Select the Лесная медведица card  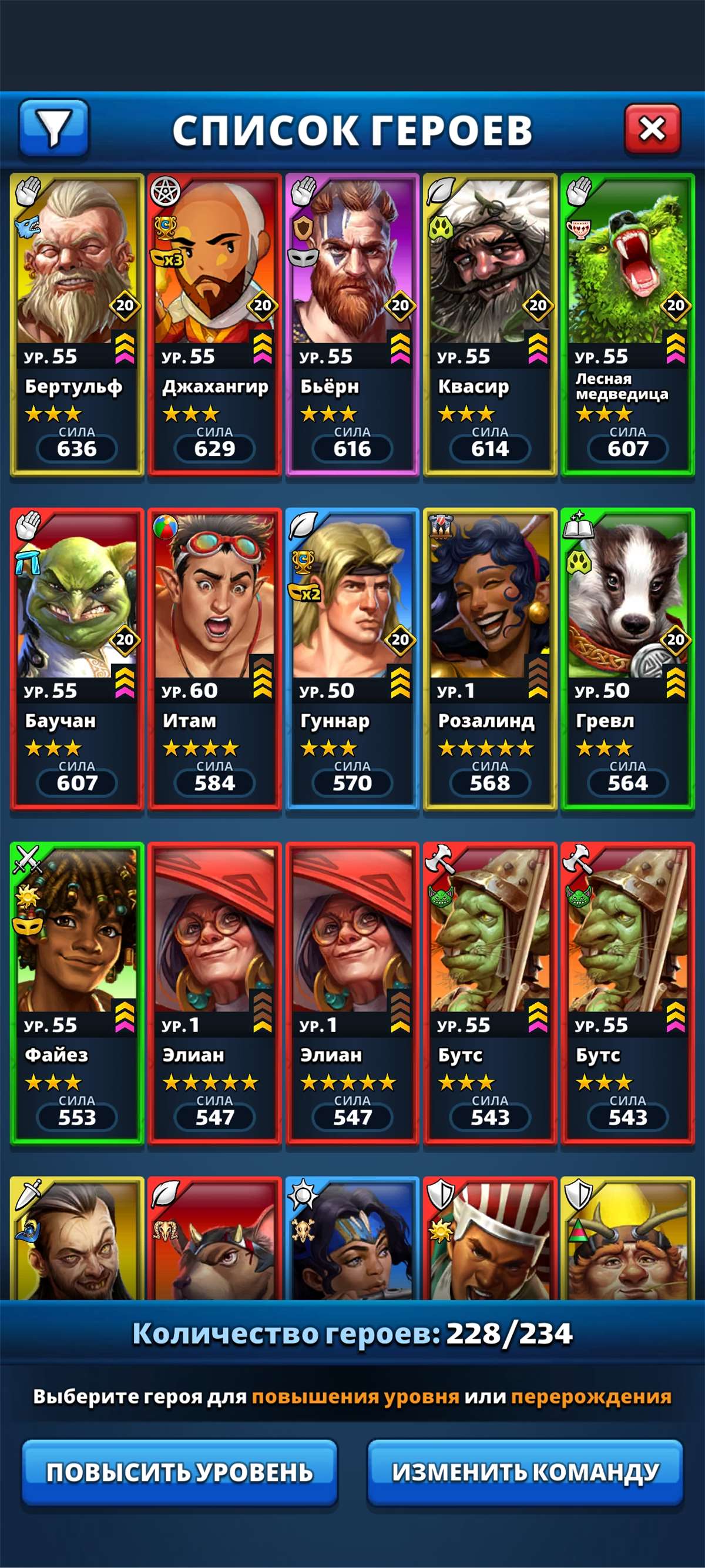coord(627,324)
